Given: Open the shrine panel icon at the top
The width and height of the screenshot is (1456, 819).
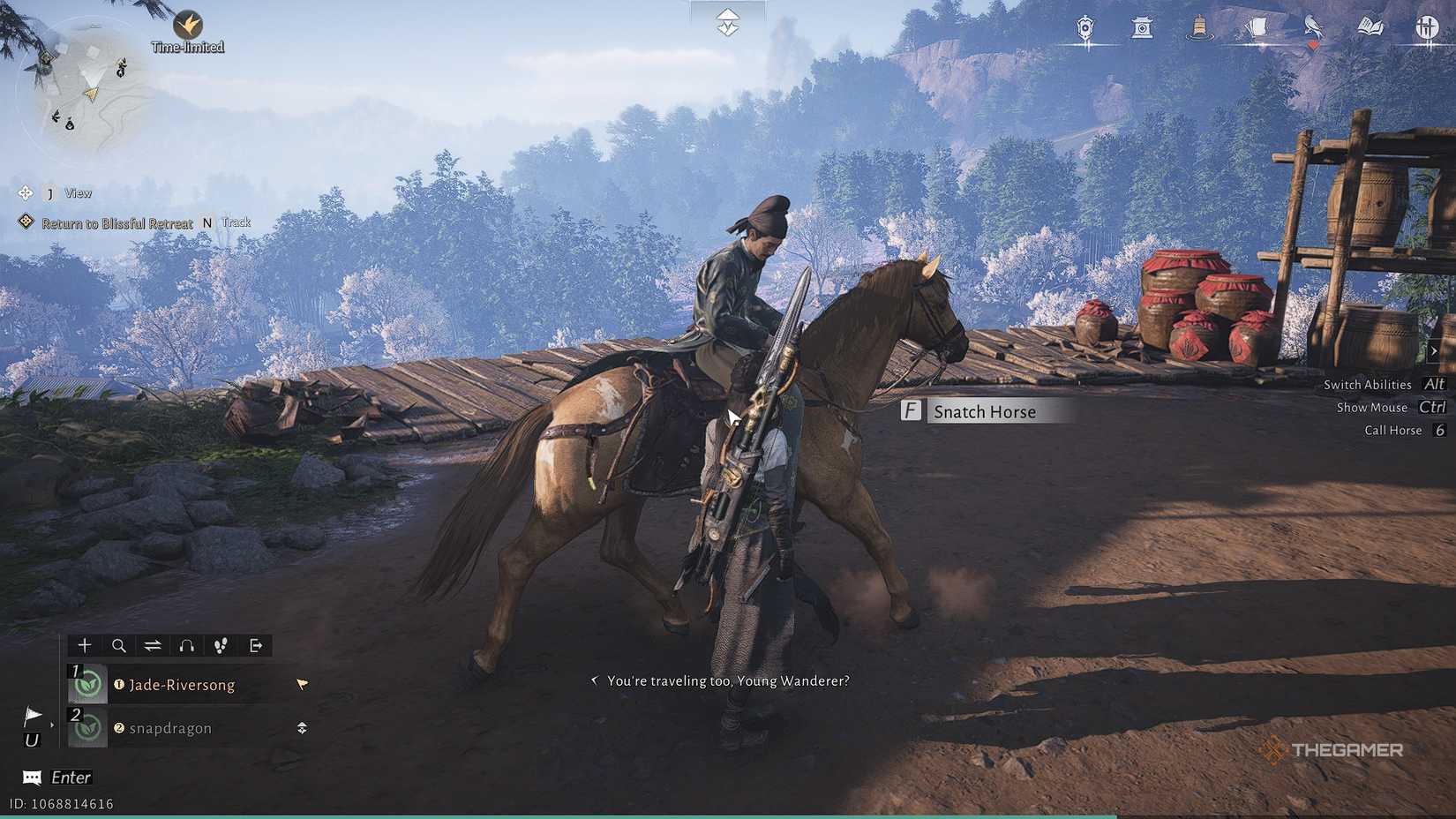Looking at the screenshot, I should coord(1142,27).
